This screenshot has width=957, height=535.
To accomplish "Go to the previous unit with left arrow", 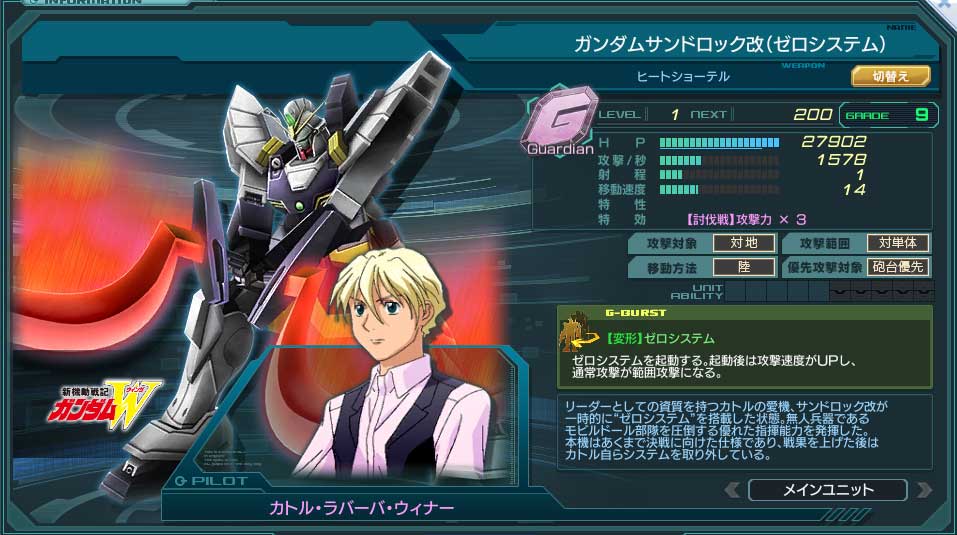I will pos(733,490).
